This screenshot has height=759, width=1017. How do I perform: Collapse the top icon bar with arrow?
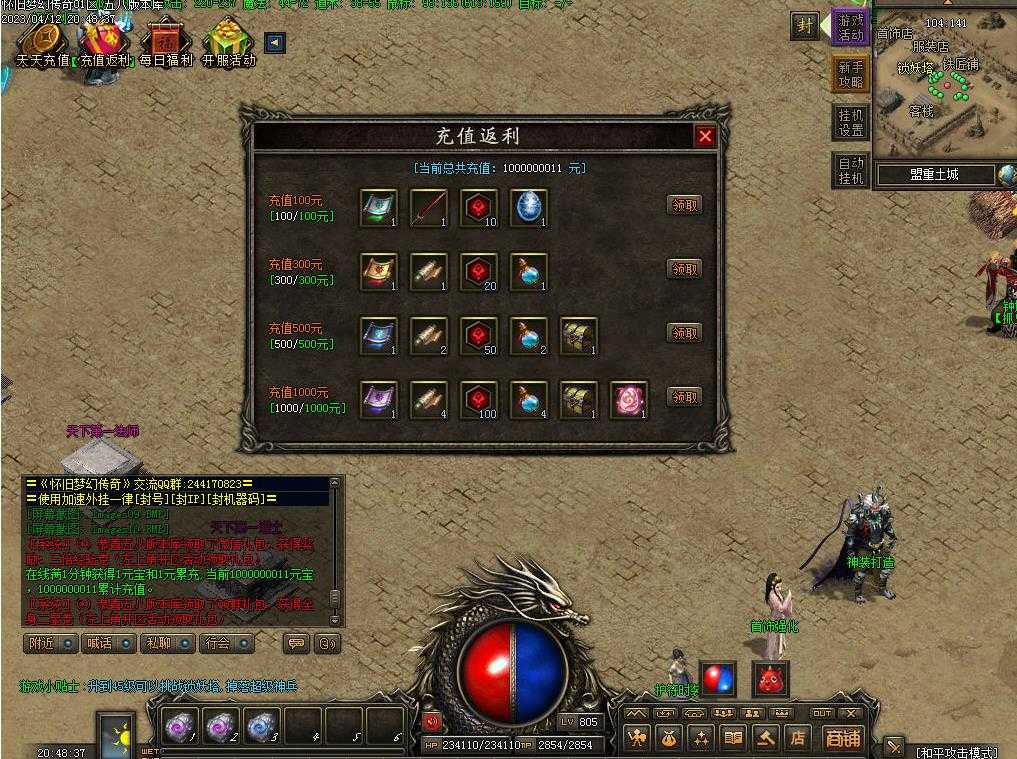coord(275,42)
